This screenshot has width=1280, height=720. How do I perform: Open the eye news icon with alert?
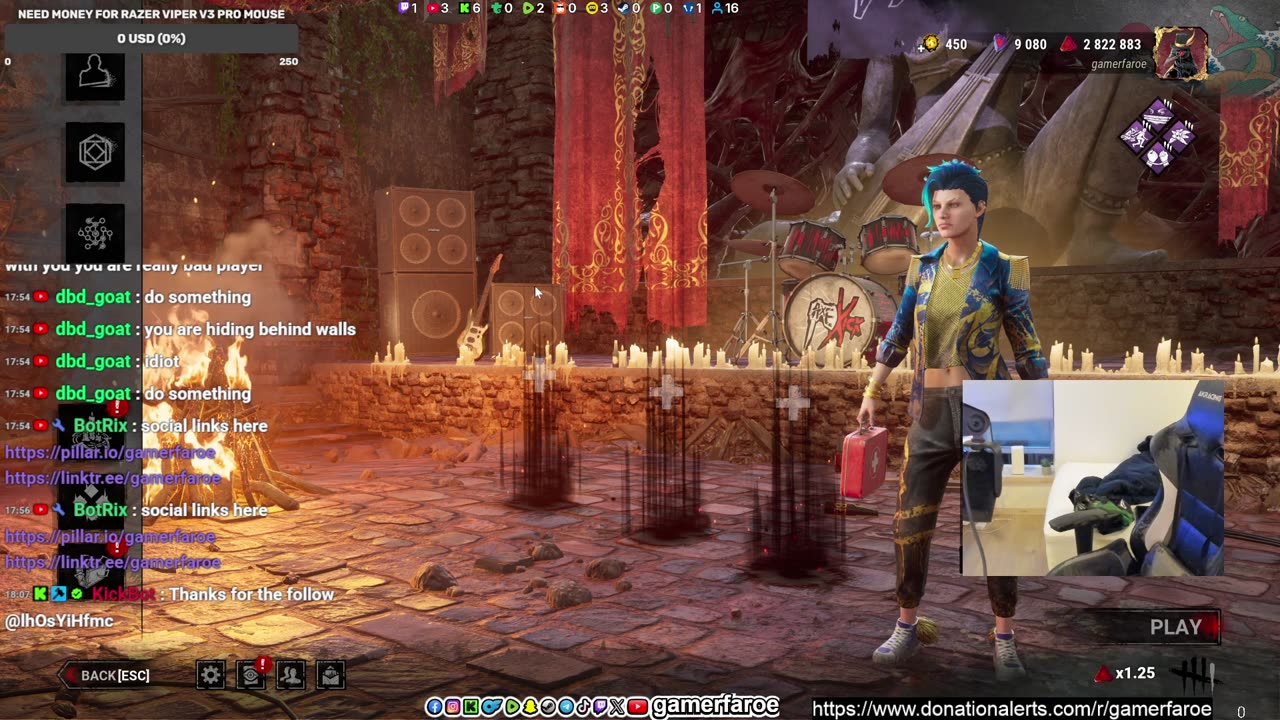[251, 675]
